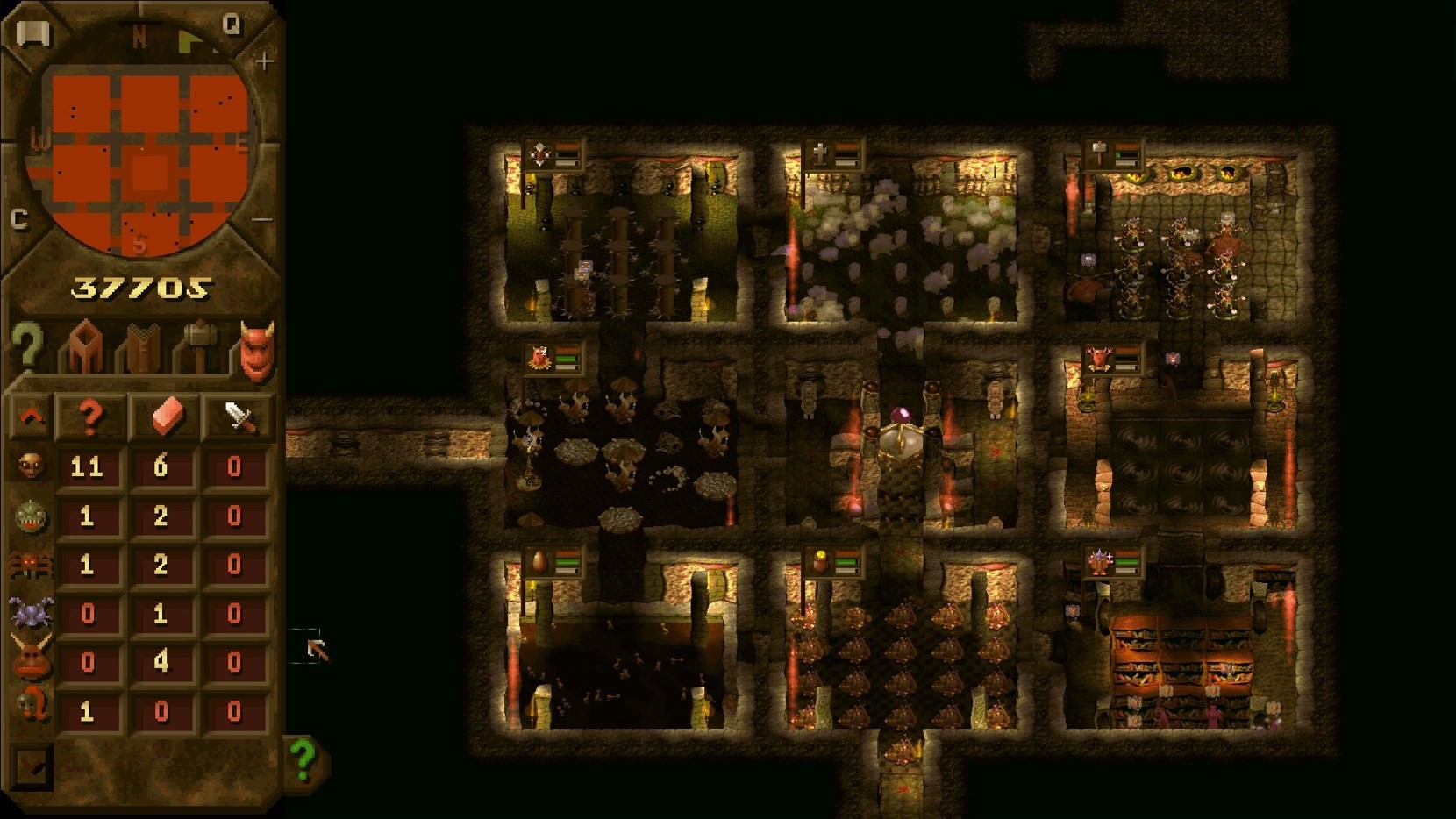
Task: Switch to the hammer workshop tab
Action: [198, 348]
